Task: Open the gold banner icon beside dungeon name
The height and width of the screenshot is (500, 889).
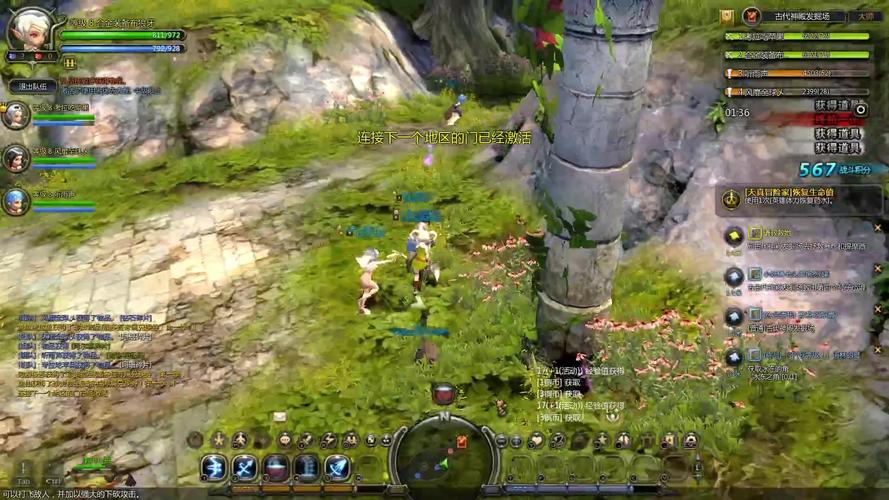Action: pos(727,17)
